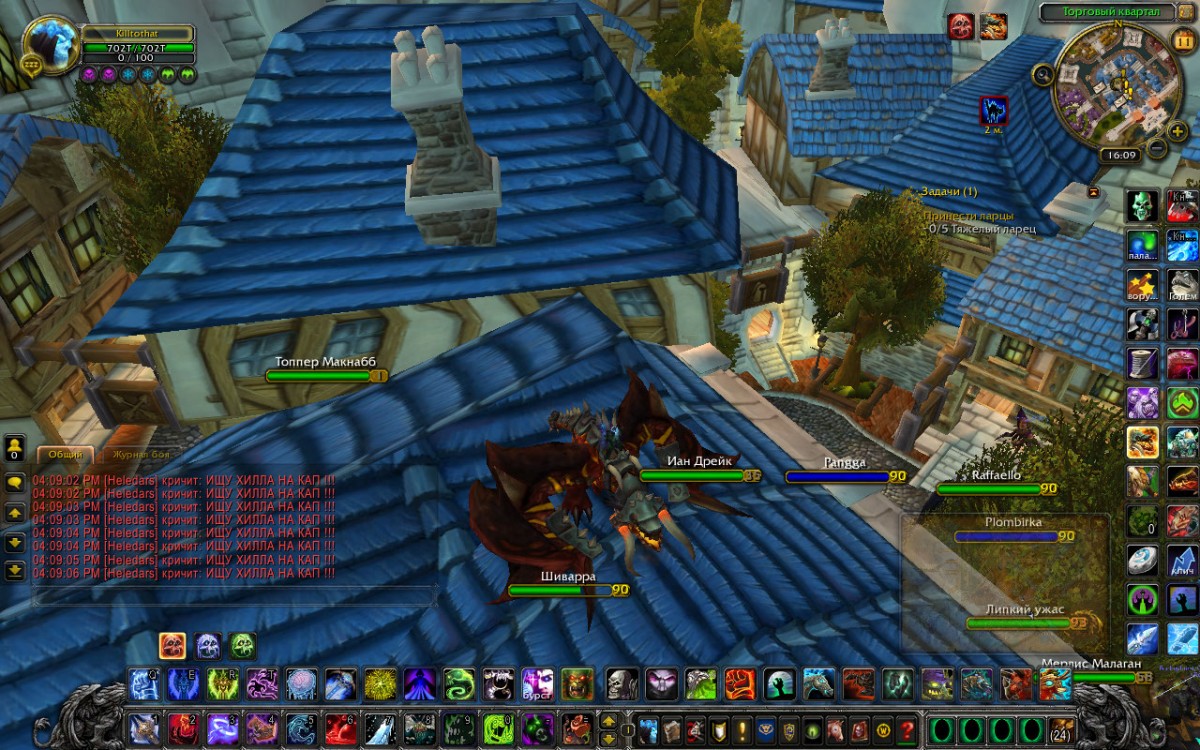Jump chat to bottom with arrow button
1200x750 pixels.
coord(15,571)
